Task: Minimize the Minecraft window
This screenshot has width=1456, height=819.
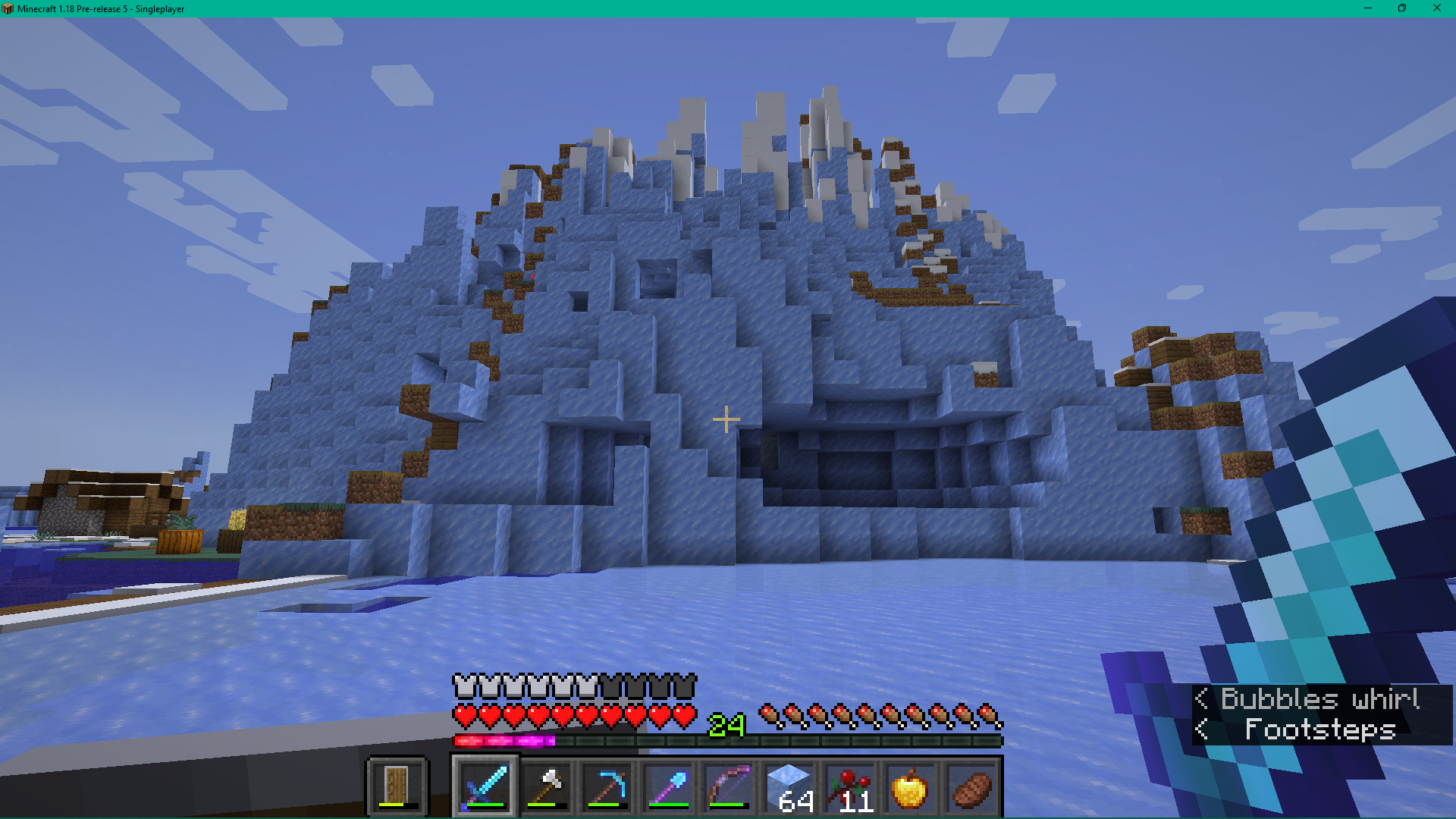Action: [1368, 8]
